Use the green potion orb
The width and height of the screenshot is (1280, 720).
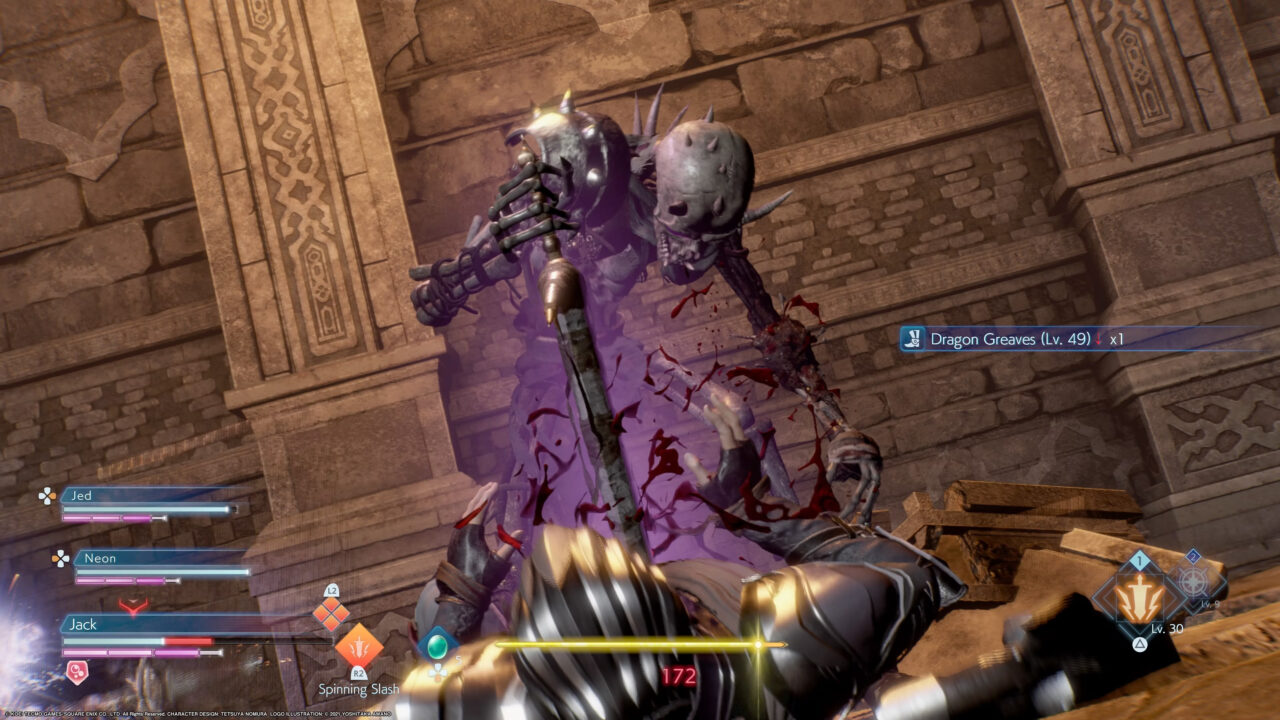pyautogui.click(x=437, y=644)
